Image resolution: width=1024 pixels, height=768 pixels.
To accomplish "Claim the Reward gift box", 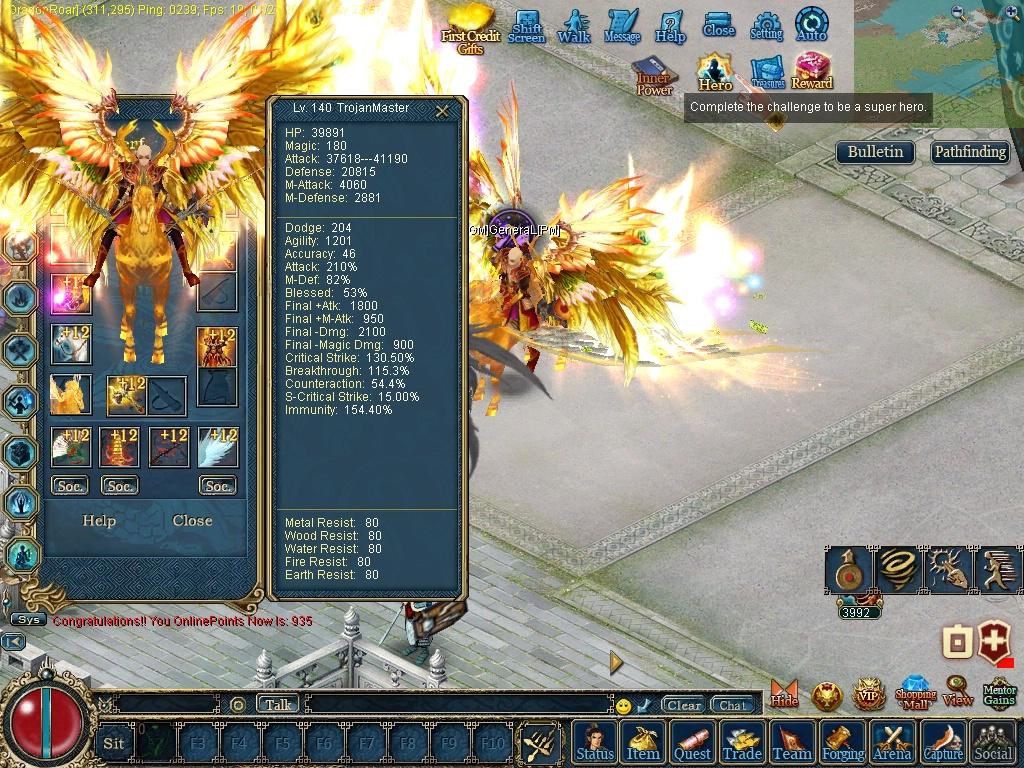I will 812,72.
